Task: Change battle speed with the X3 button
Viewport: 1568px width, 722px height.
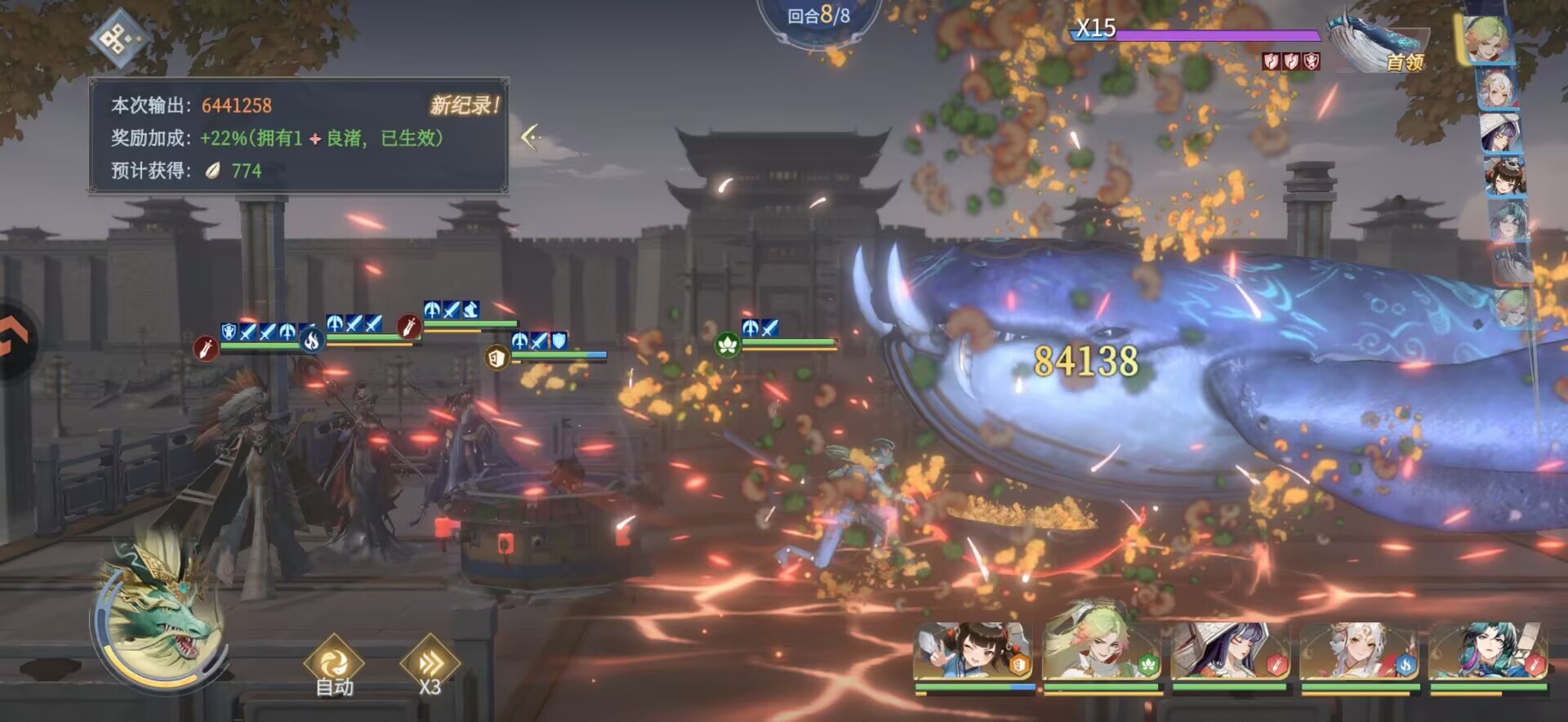Action: click(x=430, y=666)
